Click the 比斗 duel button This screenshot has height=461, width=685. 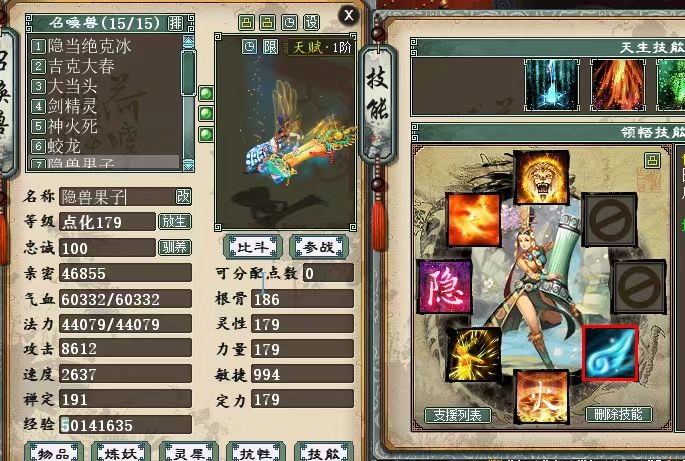[x=251, y=246]
